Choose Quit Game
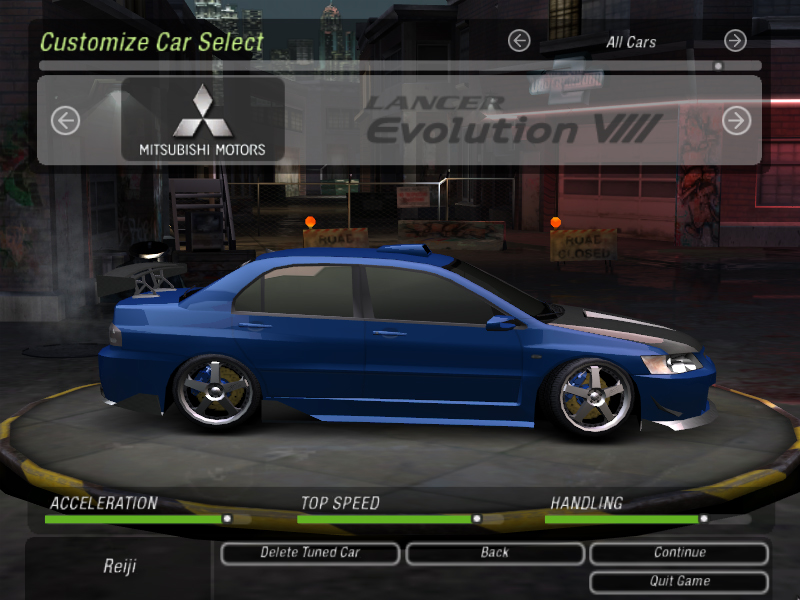The image size is (800, 600). point(679,581)
